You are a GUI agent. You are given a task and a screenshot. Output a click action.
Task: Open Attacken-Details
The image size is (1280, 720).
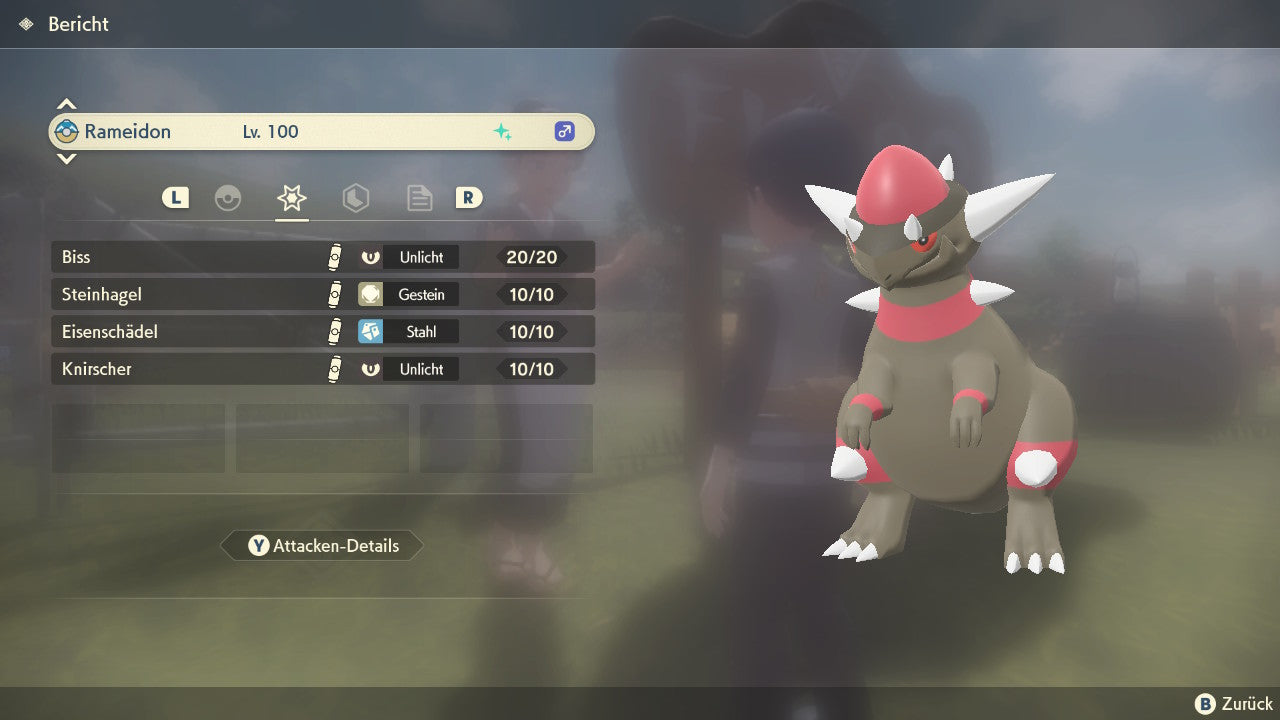(x=323, y=546)
